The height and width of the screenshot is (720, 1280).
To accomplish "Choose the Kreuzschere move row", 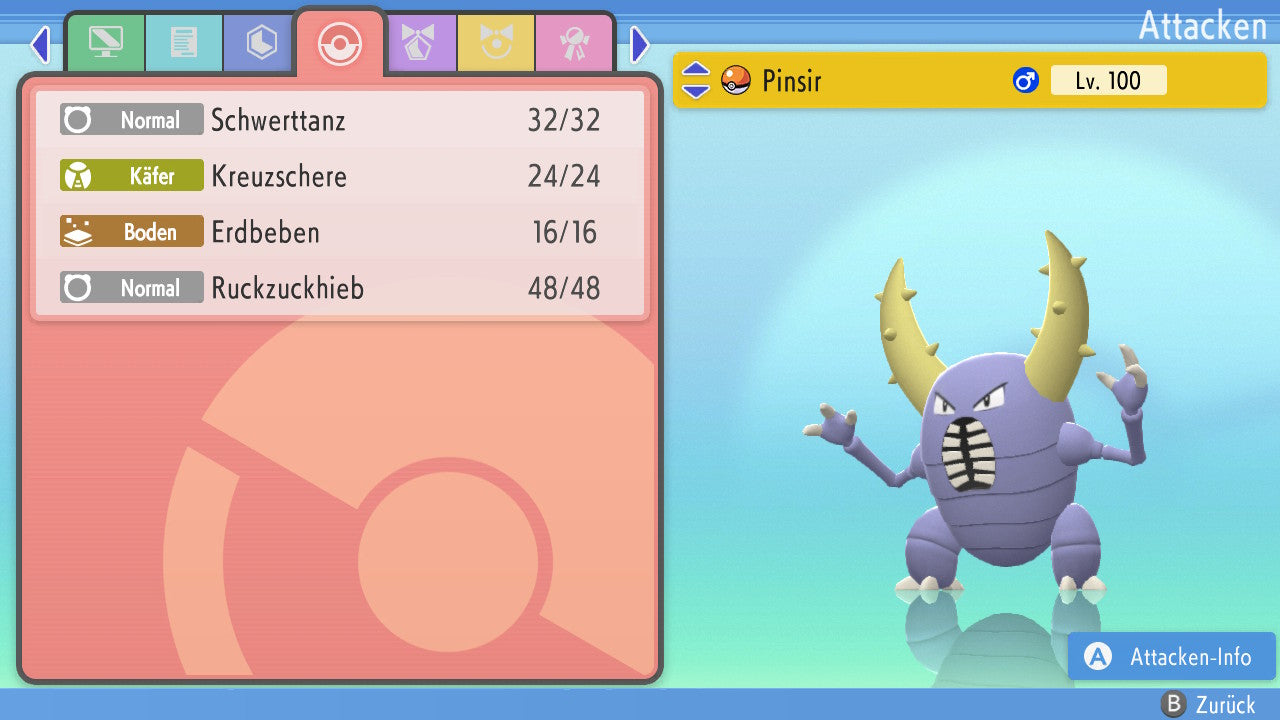I will [x=340, y=176].
